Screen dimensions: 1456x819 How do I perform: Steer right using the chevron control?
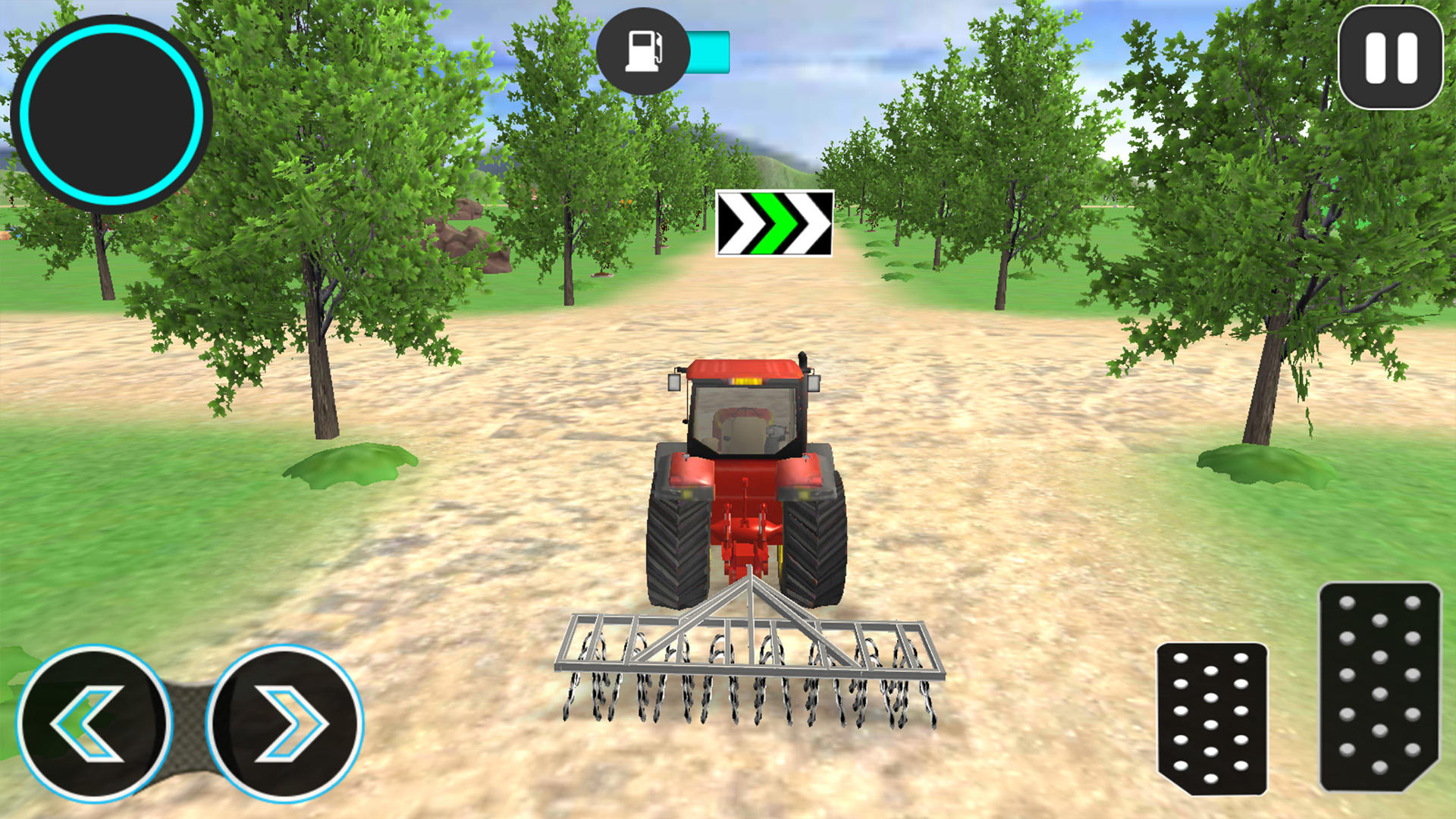[288, 724]
